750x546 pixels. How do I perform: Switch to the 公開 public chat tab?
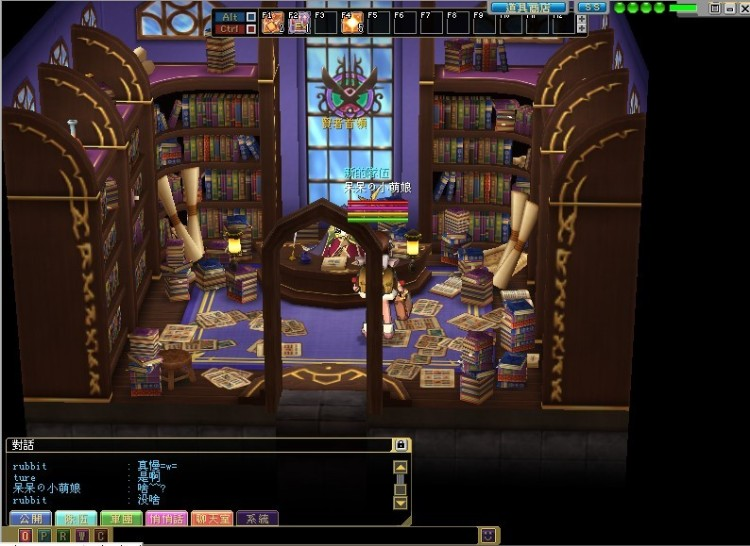coord(30,518)
